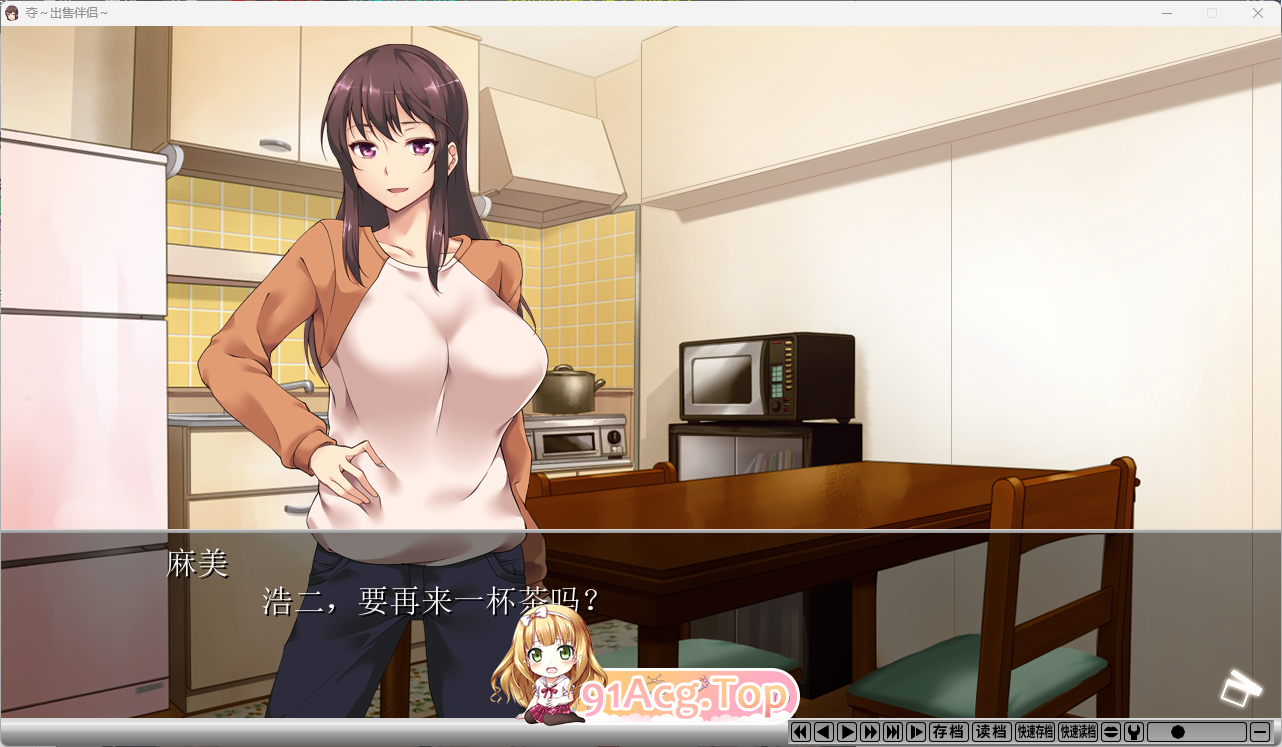Advance with the single right arrow button

click(x=846, y=732)
